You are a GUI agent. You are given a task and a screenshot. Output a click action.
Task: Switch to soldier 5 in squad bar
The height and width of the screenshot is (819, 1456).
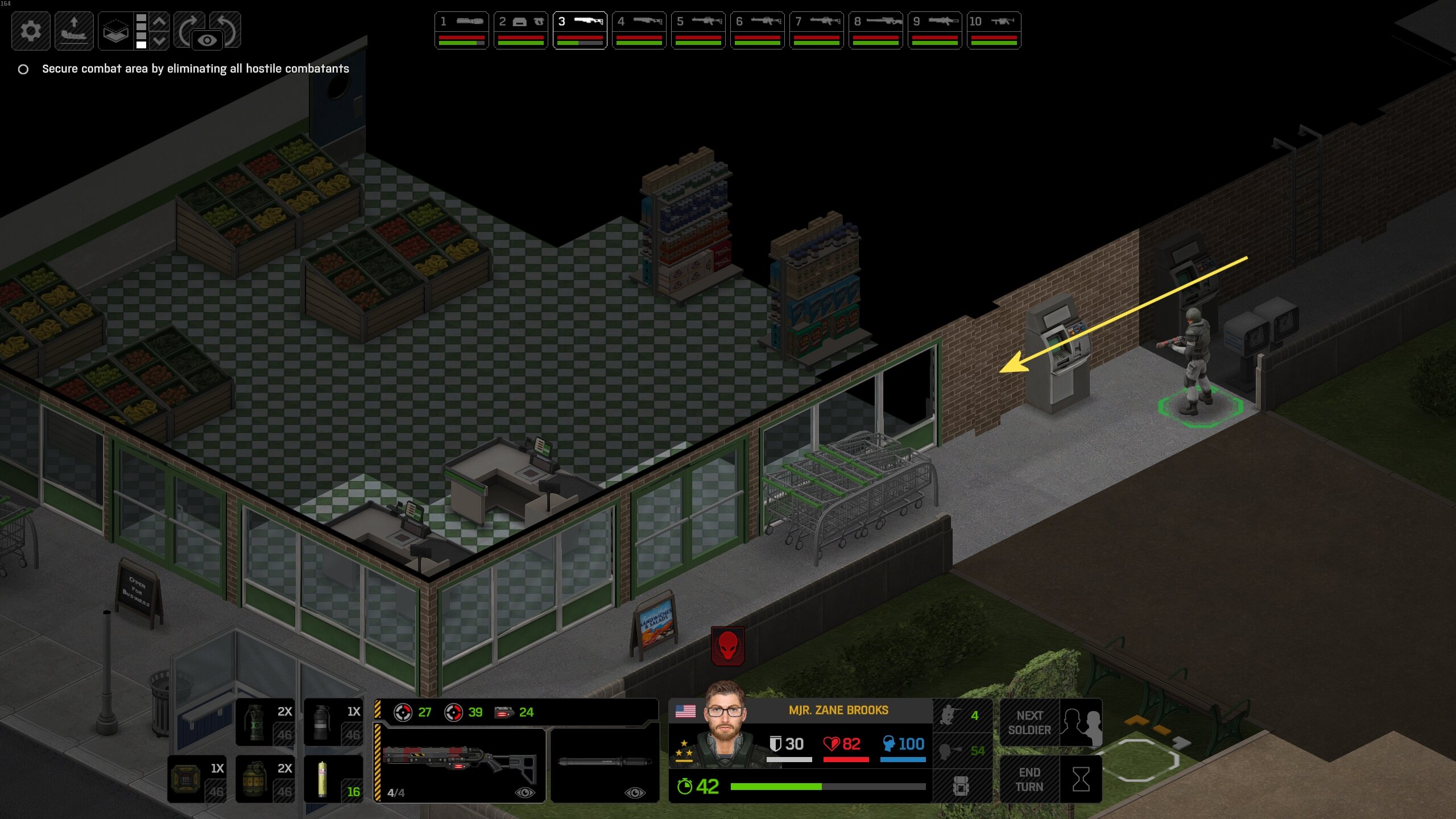pos(698,30)
